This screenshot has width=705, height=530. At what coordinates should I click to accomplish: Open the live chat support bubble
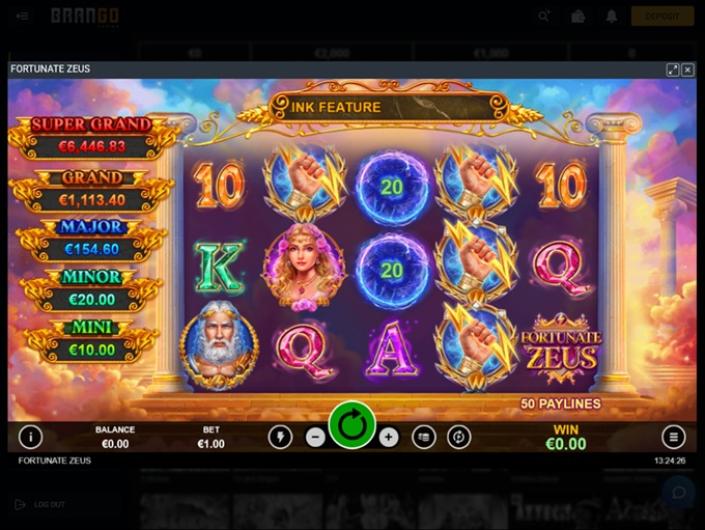[680, 492]
